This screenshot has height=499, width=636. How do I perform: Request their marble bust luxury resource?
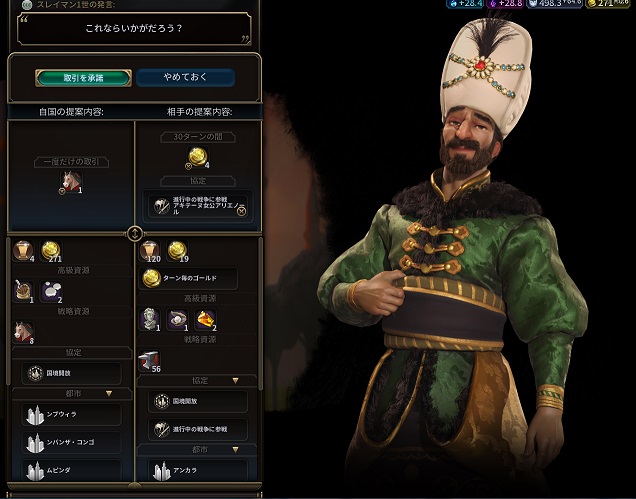tap(150, 318)
